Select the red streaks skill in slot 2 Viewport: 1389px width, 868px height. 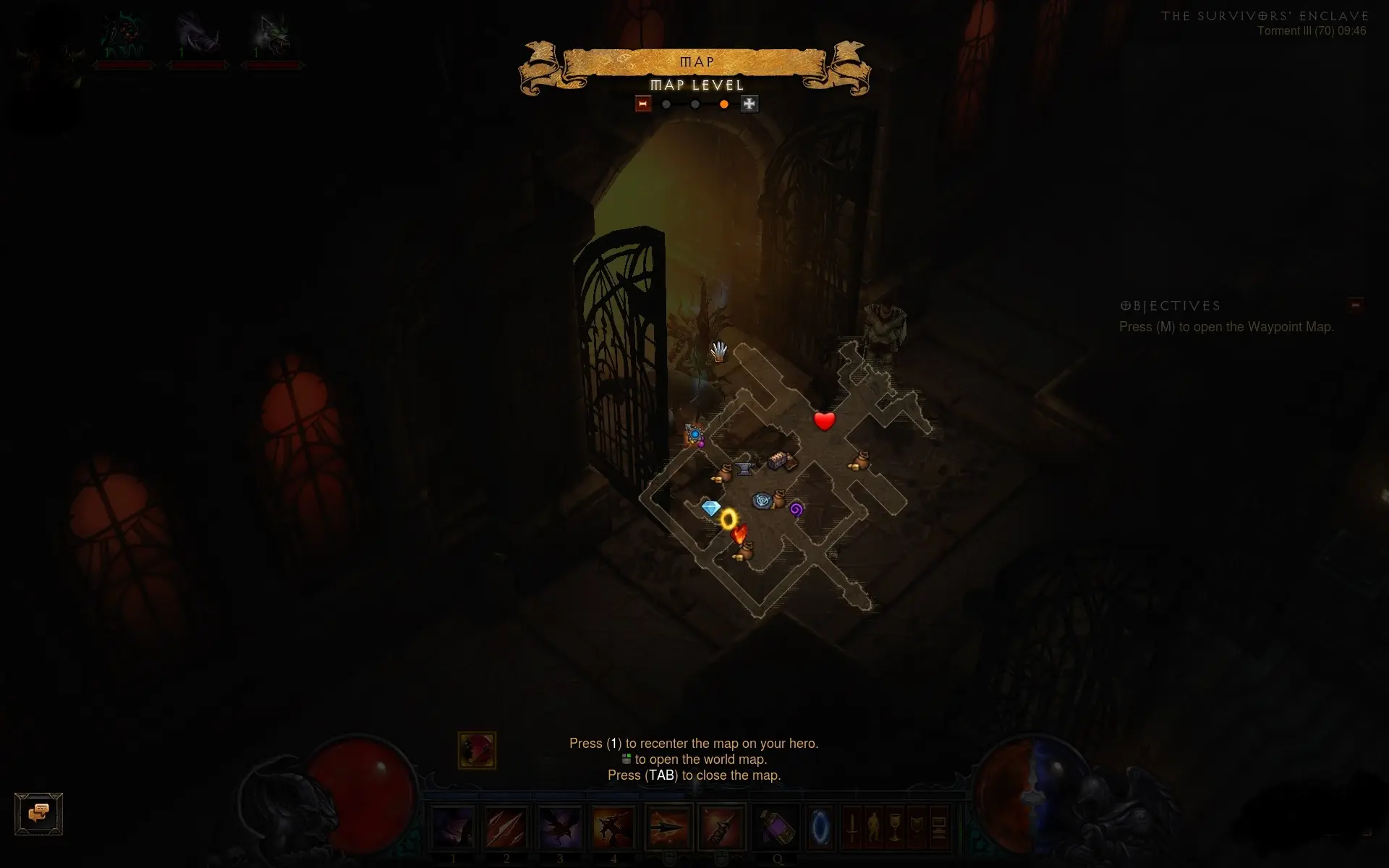click(x=506, y=827)
